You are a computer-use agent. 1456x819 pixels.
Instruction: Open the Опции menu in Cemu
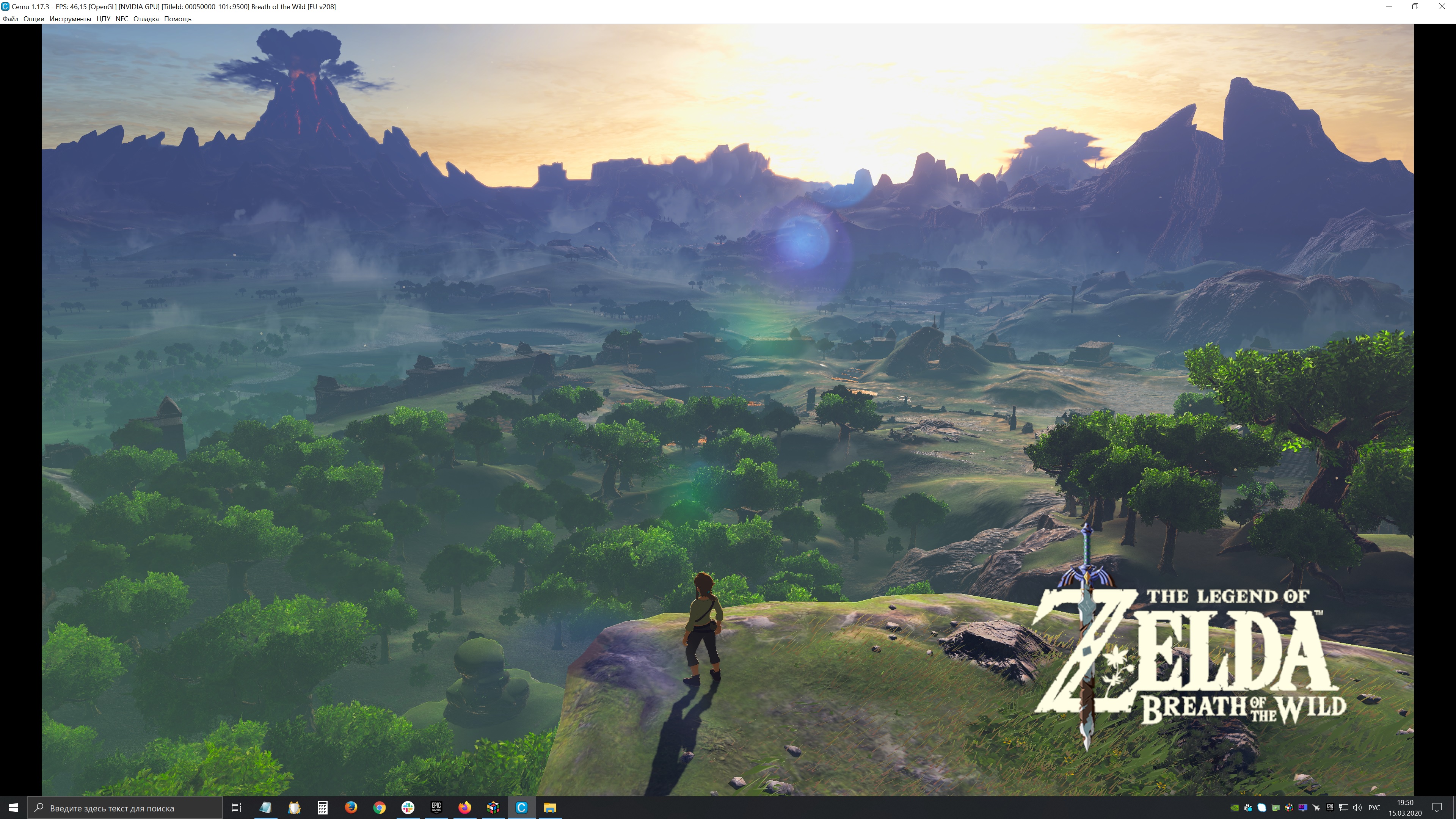(33, 19)
